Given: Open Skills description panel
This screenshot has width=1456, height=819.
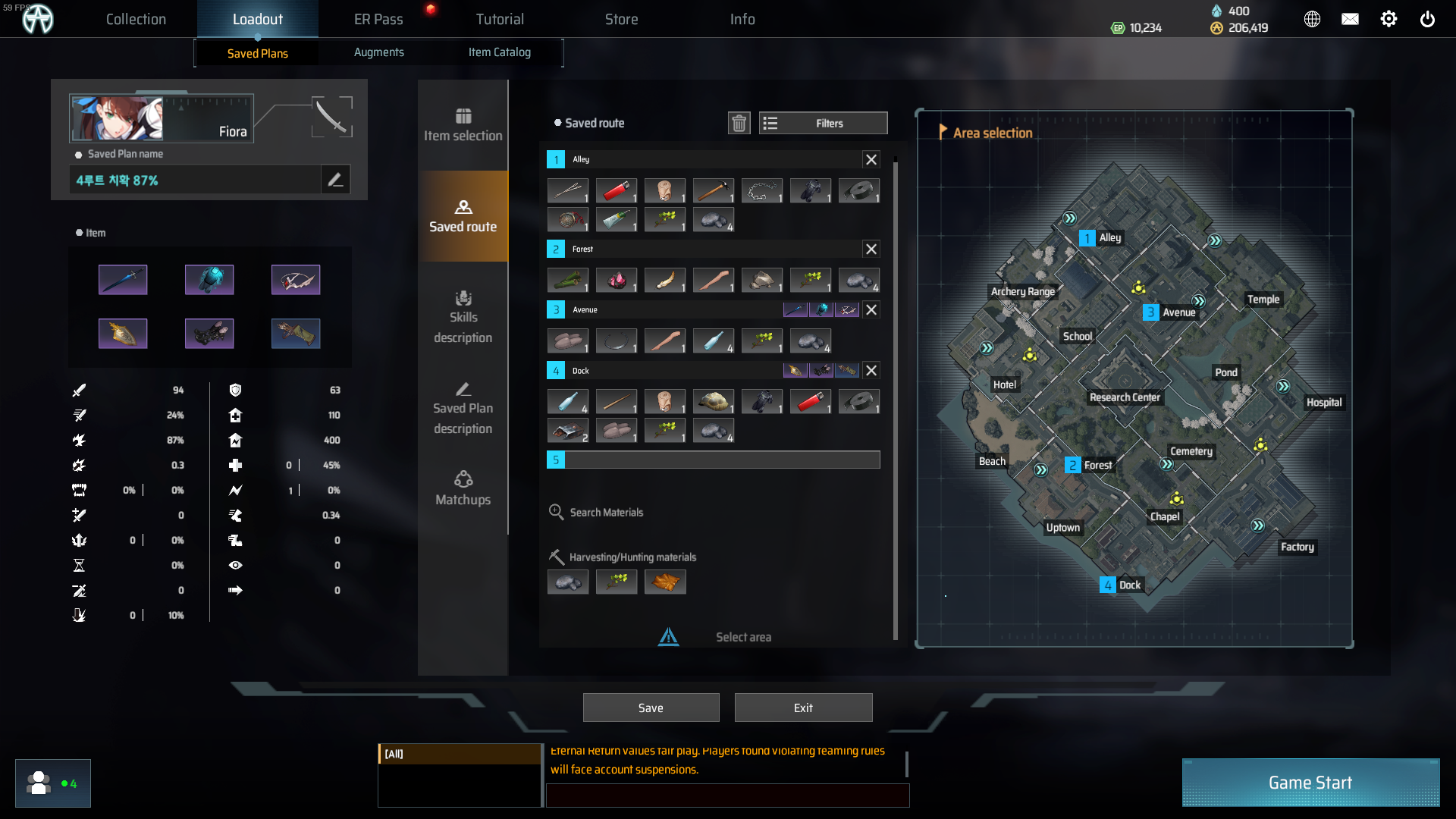Looking at the screenshot, I should click(463, 317).
